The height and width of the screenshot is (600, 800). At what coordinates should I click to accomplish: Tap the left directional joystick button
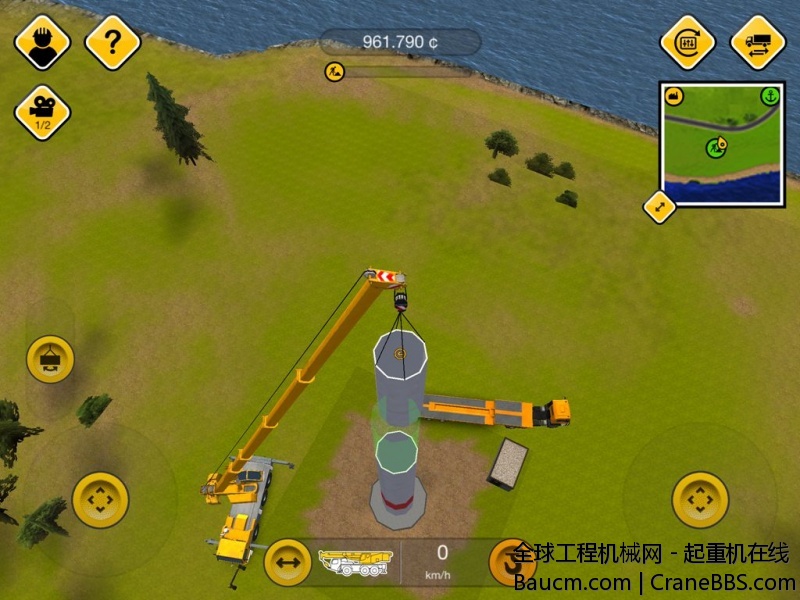pyautogui.click(x=100, y=499)
